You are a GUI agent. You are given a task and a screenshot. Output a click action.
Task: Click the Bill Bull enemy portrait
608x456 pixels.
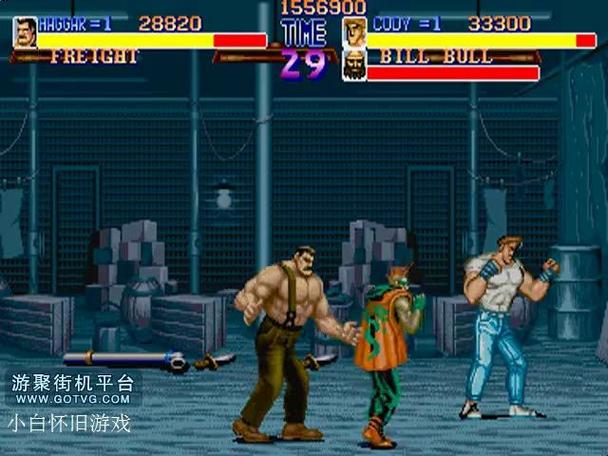click(x=354, y=65)
